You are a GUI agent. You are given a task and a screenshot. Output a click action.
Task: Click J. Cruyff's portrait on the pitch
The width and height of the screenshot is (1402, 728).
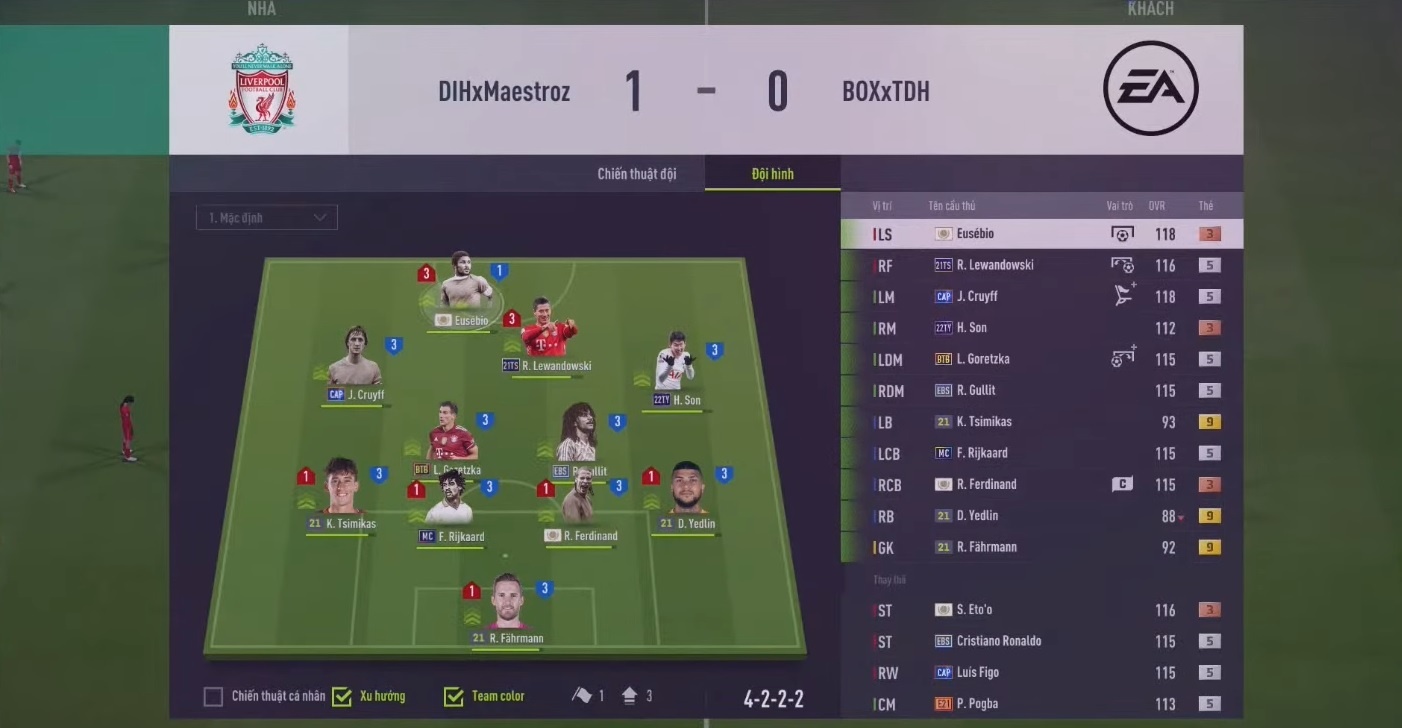tap(355, 359)
